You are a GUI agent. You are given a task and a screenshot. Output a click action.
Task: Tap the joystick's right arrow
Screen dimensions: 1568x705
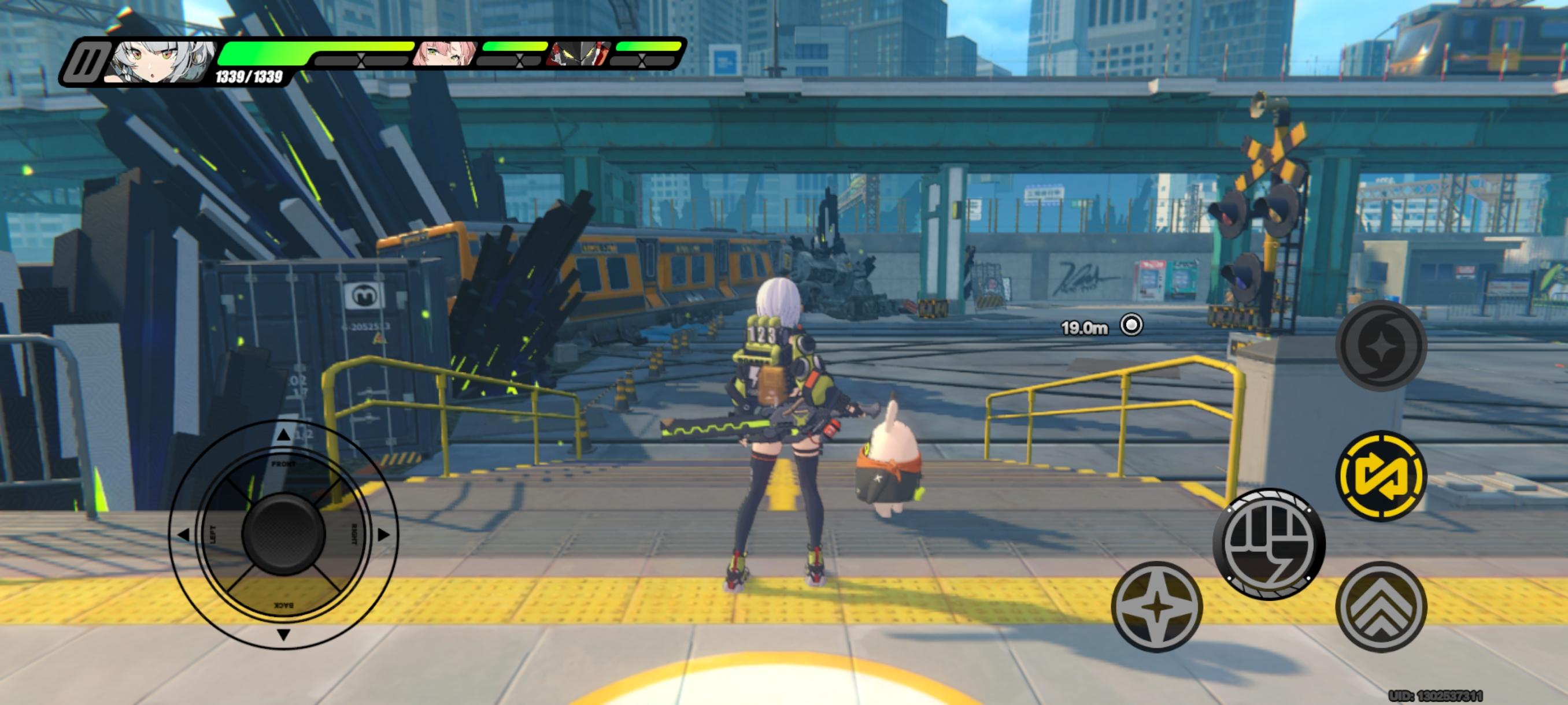pyautogui.click(x=383, y=535)
